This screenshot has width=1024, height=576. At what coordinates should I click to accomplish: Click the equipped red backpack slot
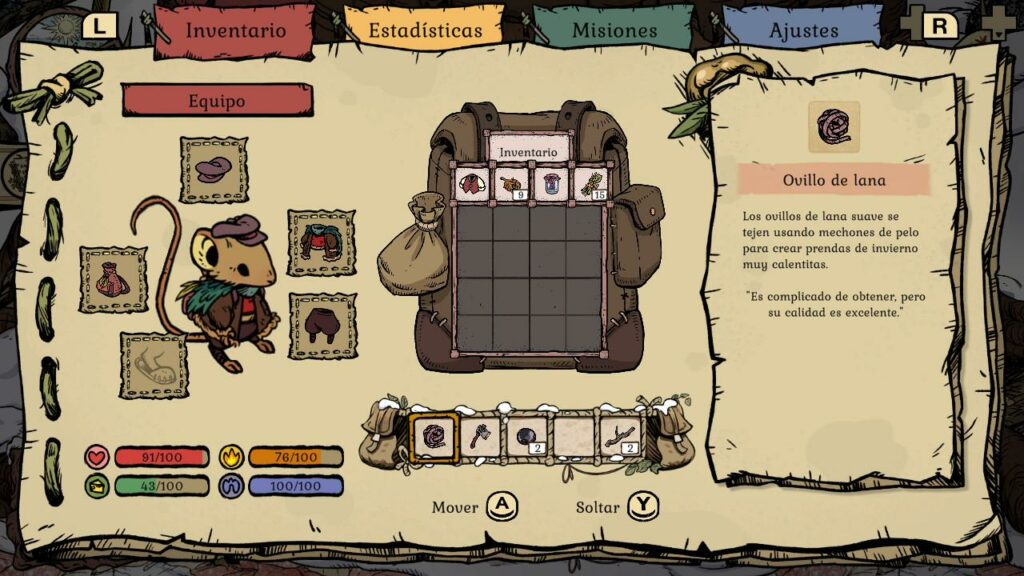(113, 279)
